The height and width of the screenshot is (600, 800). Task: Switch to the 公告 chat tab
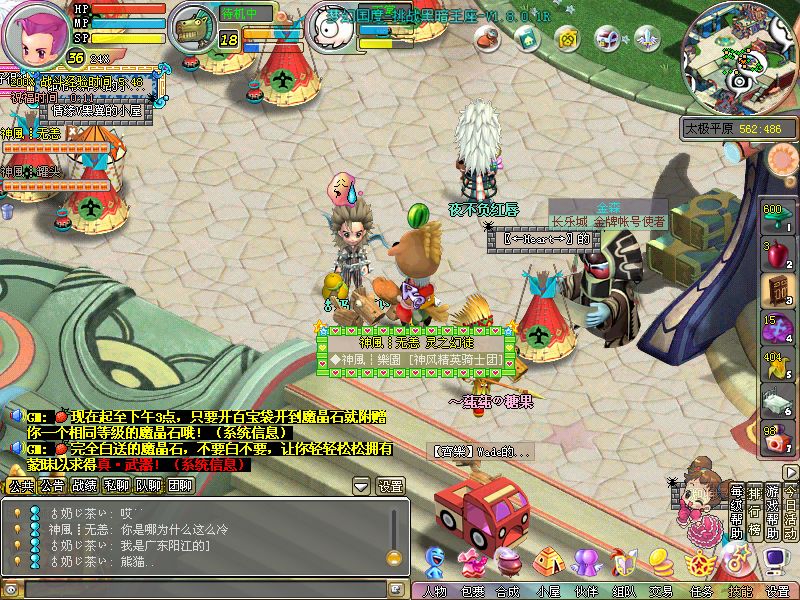52,486
